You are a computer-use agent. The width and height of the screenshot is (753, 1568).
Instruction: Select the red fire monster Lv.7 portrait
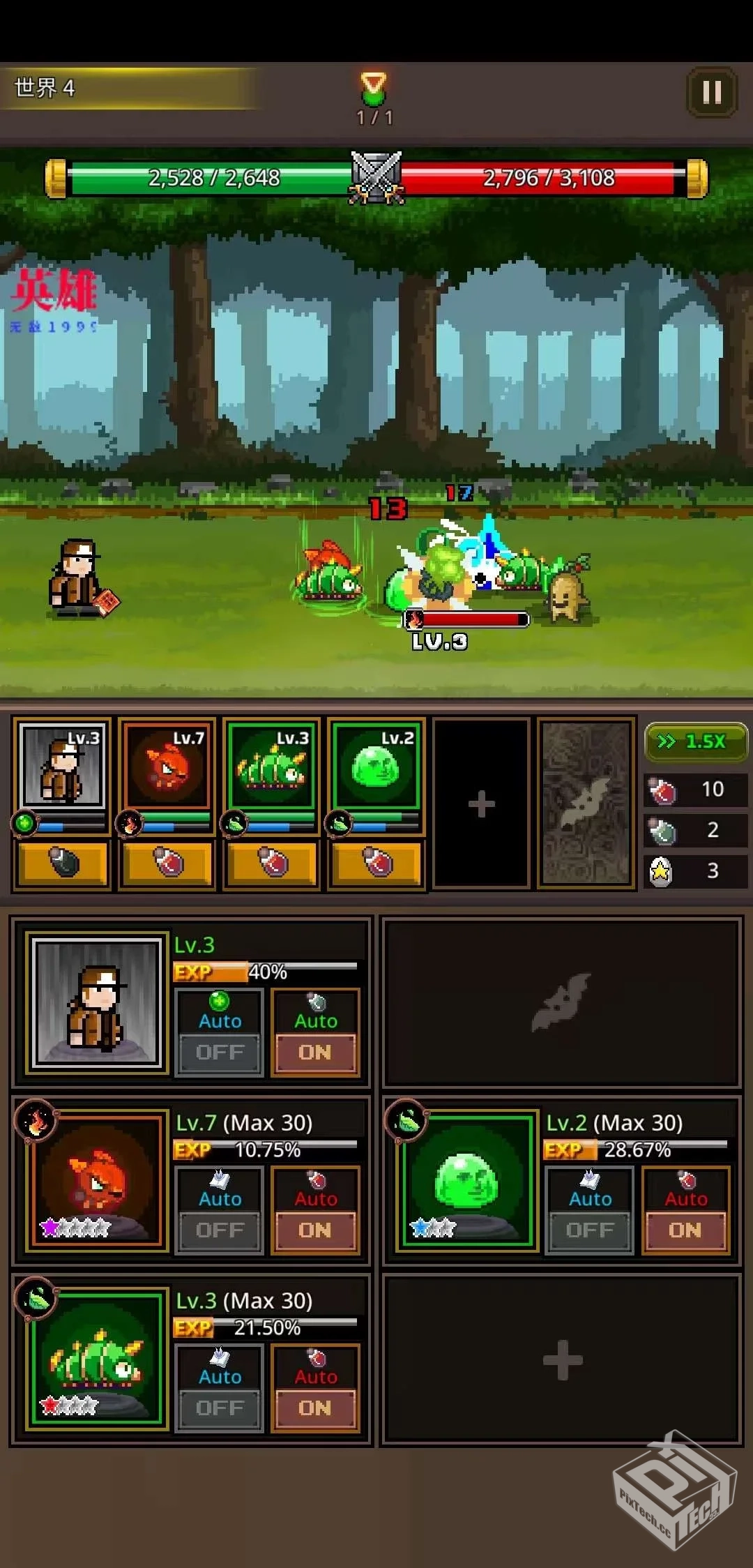pyautogui.click(x=167, y=766)
